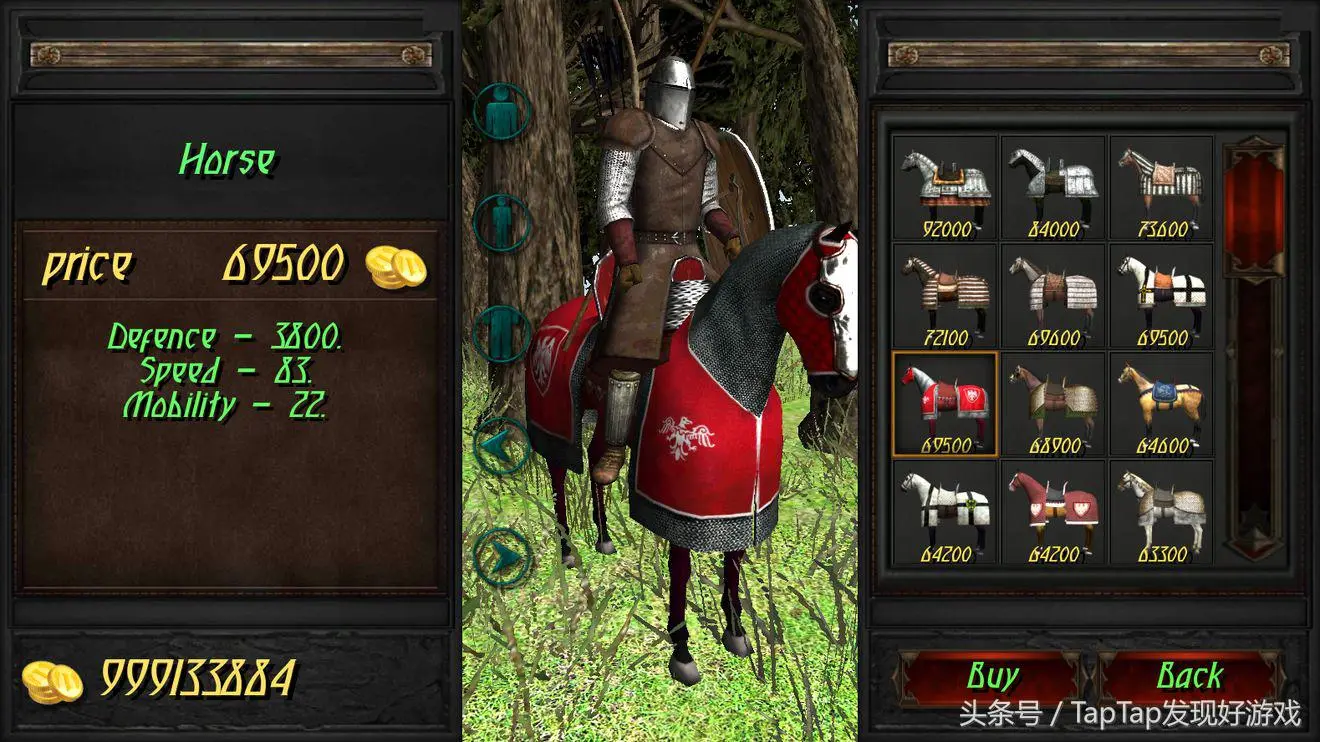Go back with the Back button
Image resolution: width=1320 pixels, height=742 pixels.
[1189, 677]
